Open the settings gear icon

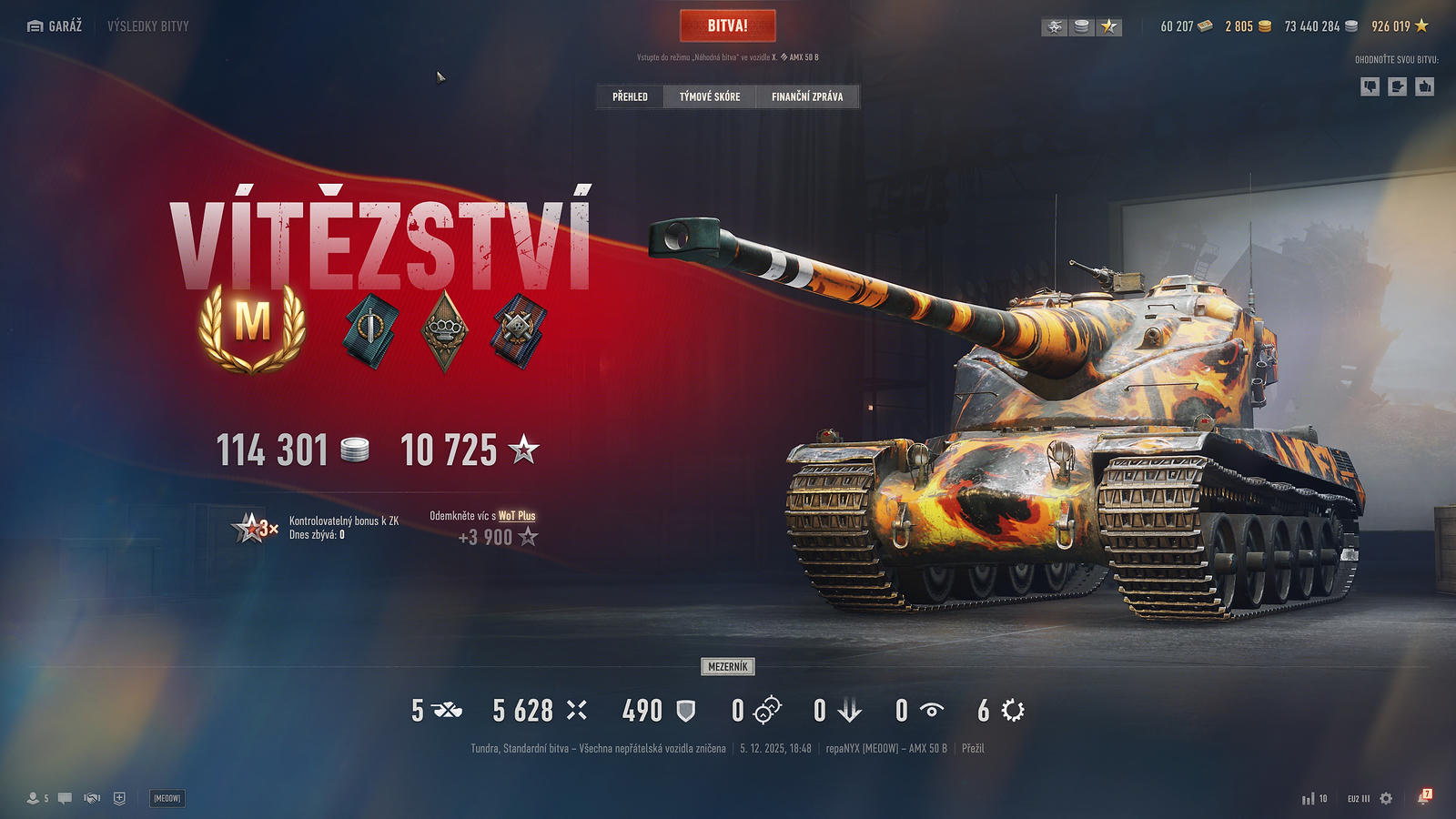coord(1386,798)
